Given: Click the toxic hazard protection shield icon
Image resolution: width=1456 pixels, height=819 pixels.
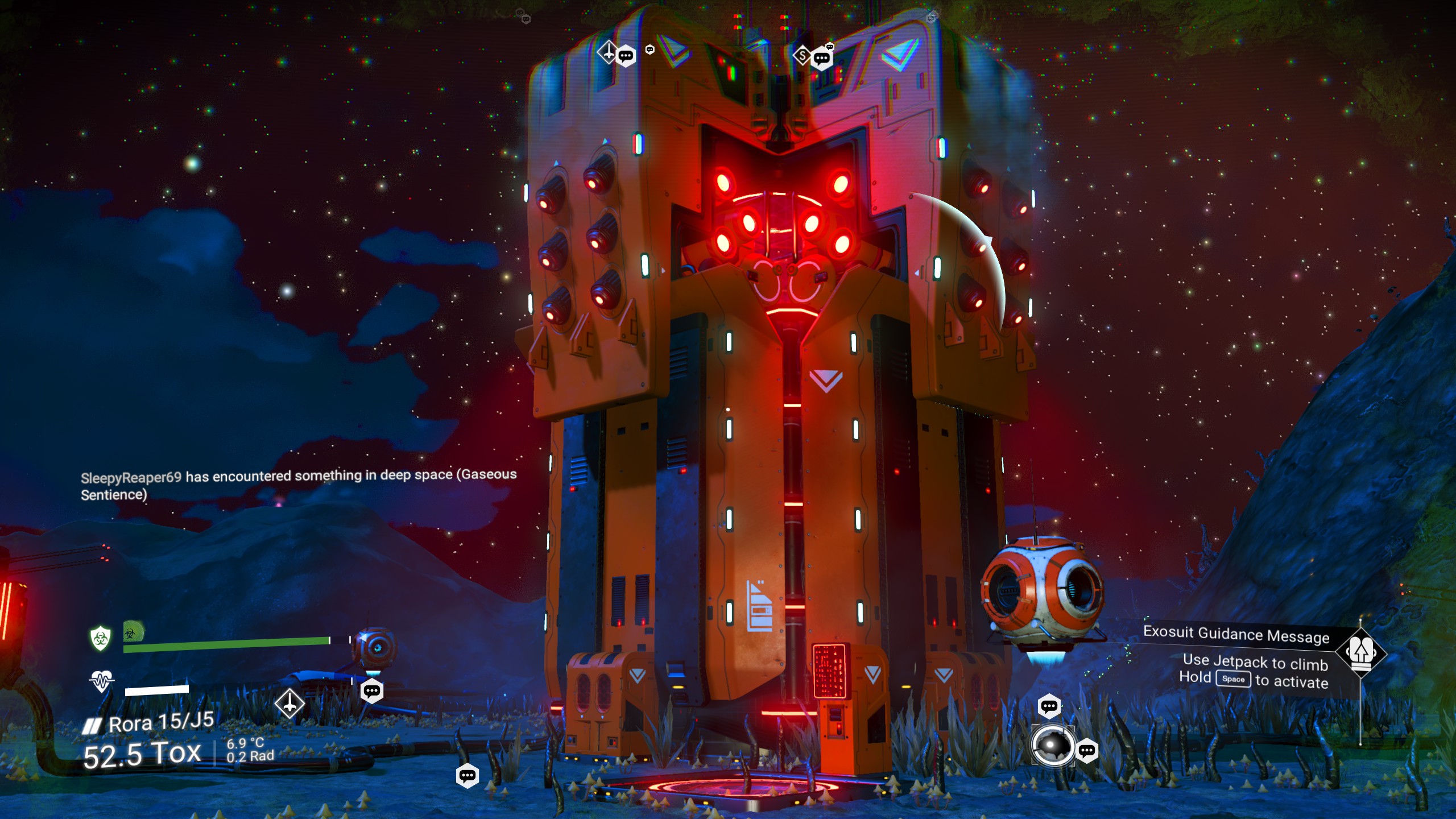Looking at the screenshot, I should click(100, 638).
